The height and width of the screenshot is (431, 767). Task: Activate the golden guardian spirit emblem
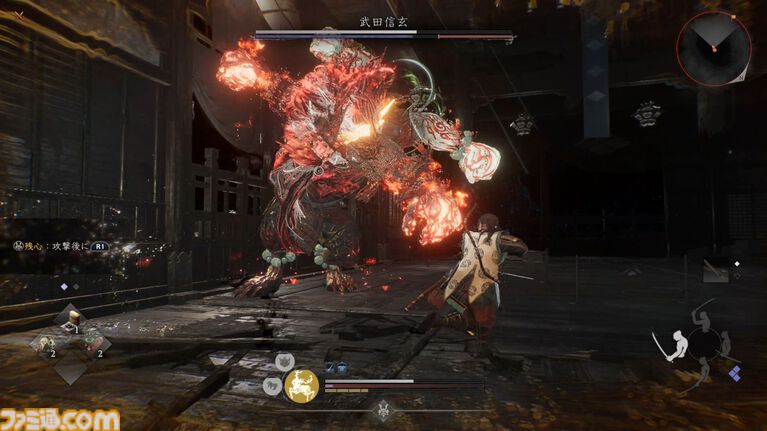pyautogui.click(x=301, y=385)
